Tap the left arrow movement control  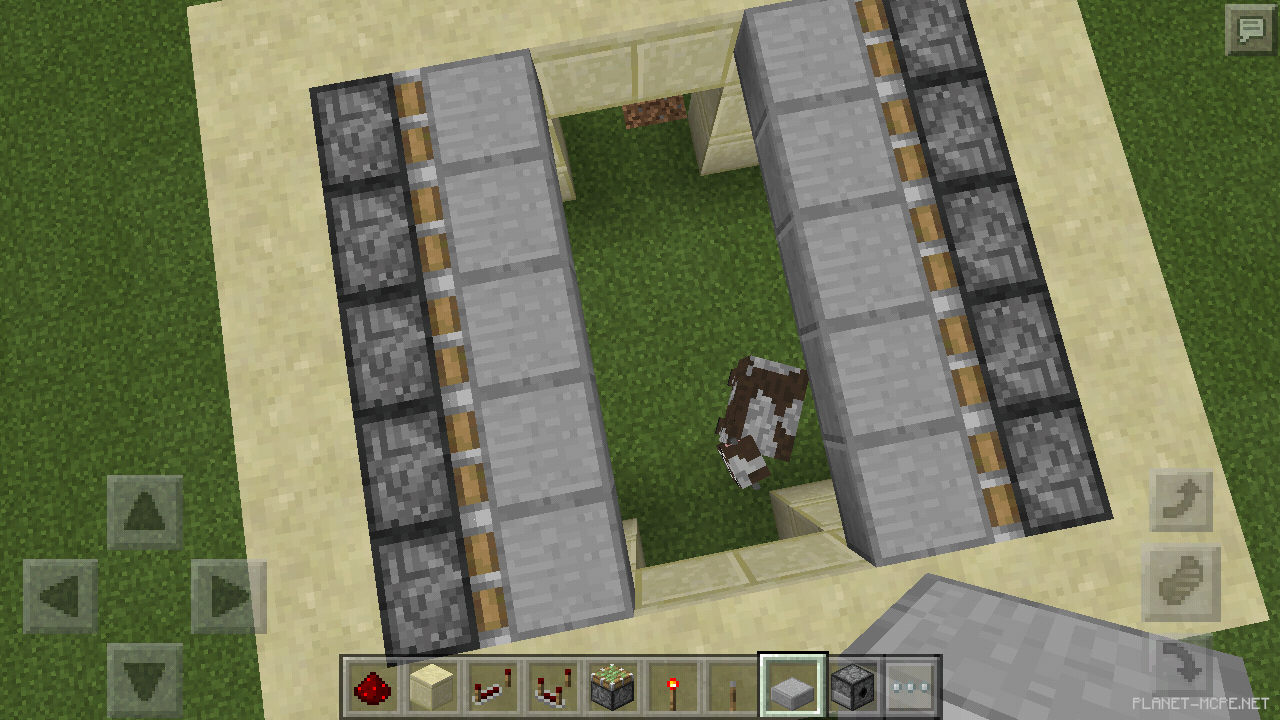coord(60,595)
